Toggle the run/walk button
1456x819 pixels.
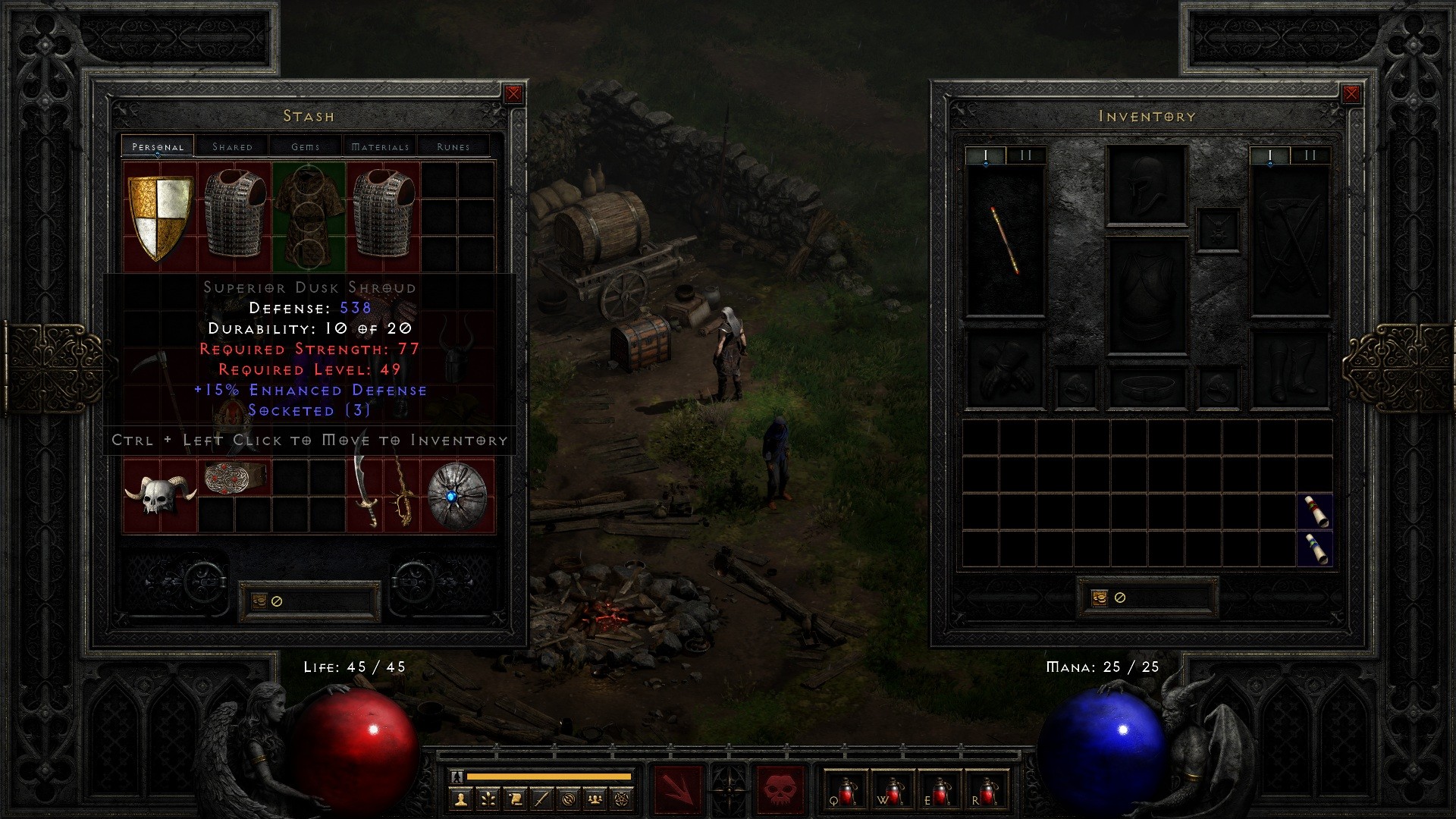pyautogui.click(x=457, y=777)
